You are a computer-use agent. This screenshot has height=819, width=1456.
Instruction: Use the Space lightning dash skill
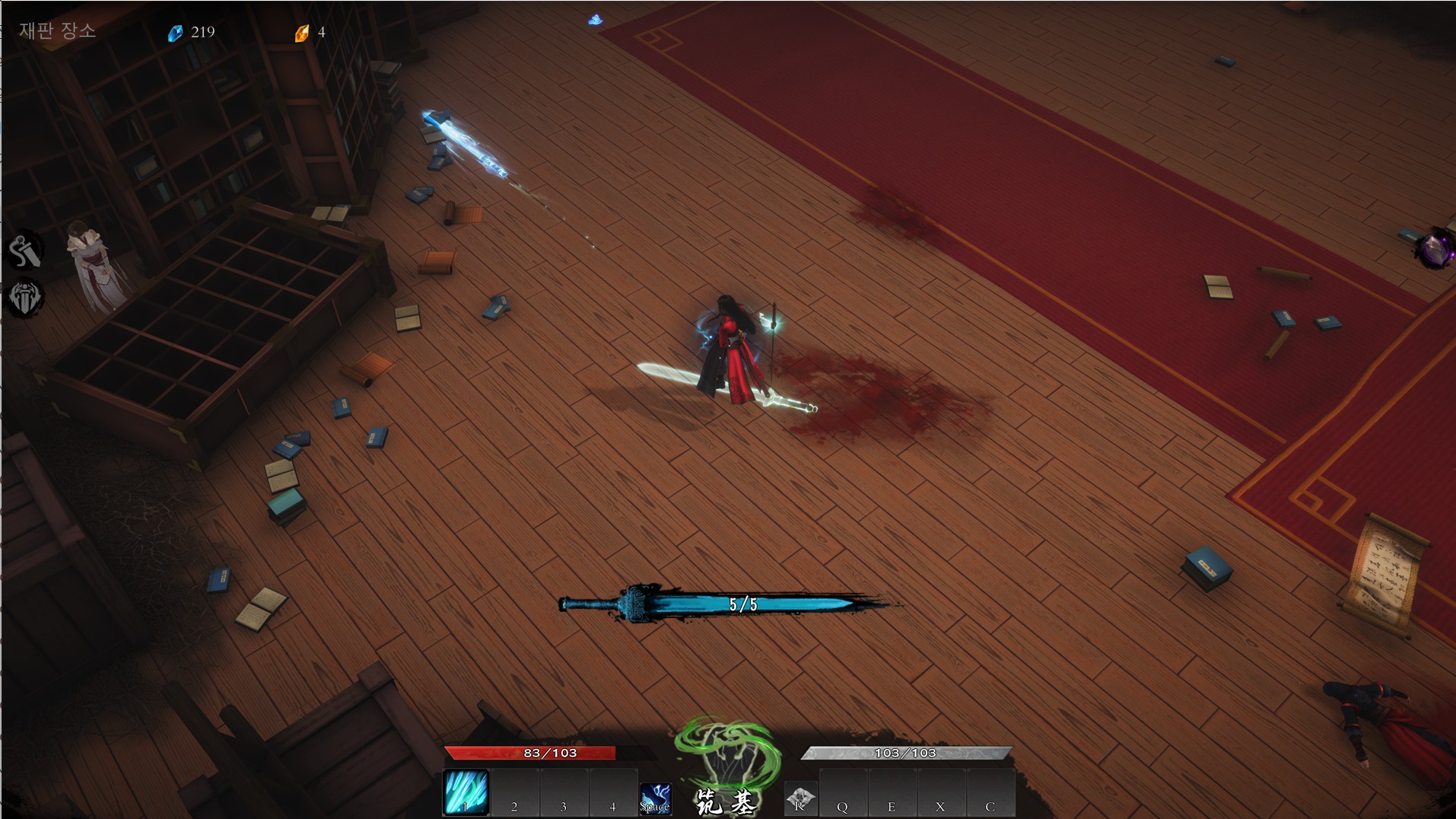[655, 798]
